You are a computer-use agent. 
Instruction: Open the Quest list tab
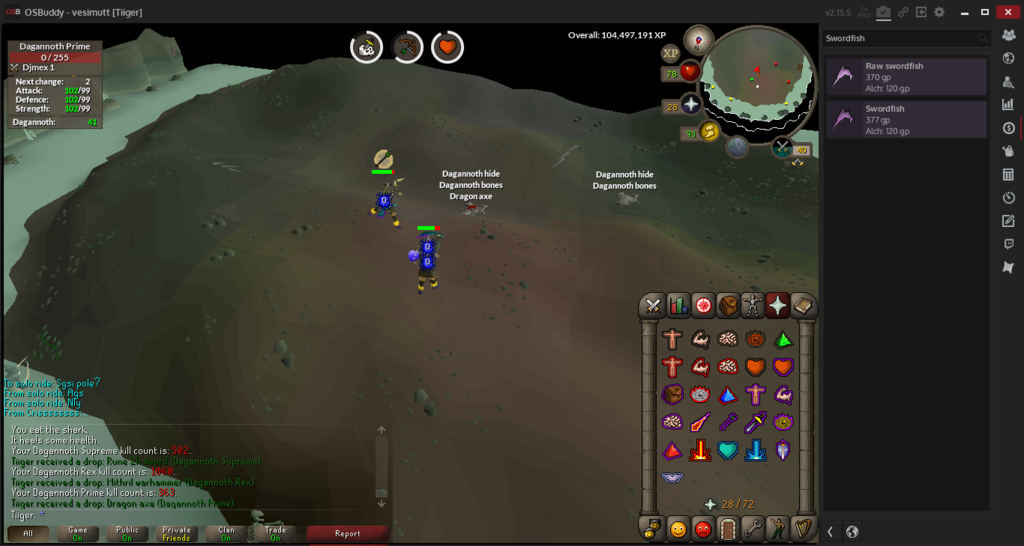pyautogui.click(x=703, y=305)
